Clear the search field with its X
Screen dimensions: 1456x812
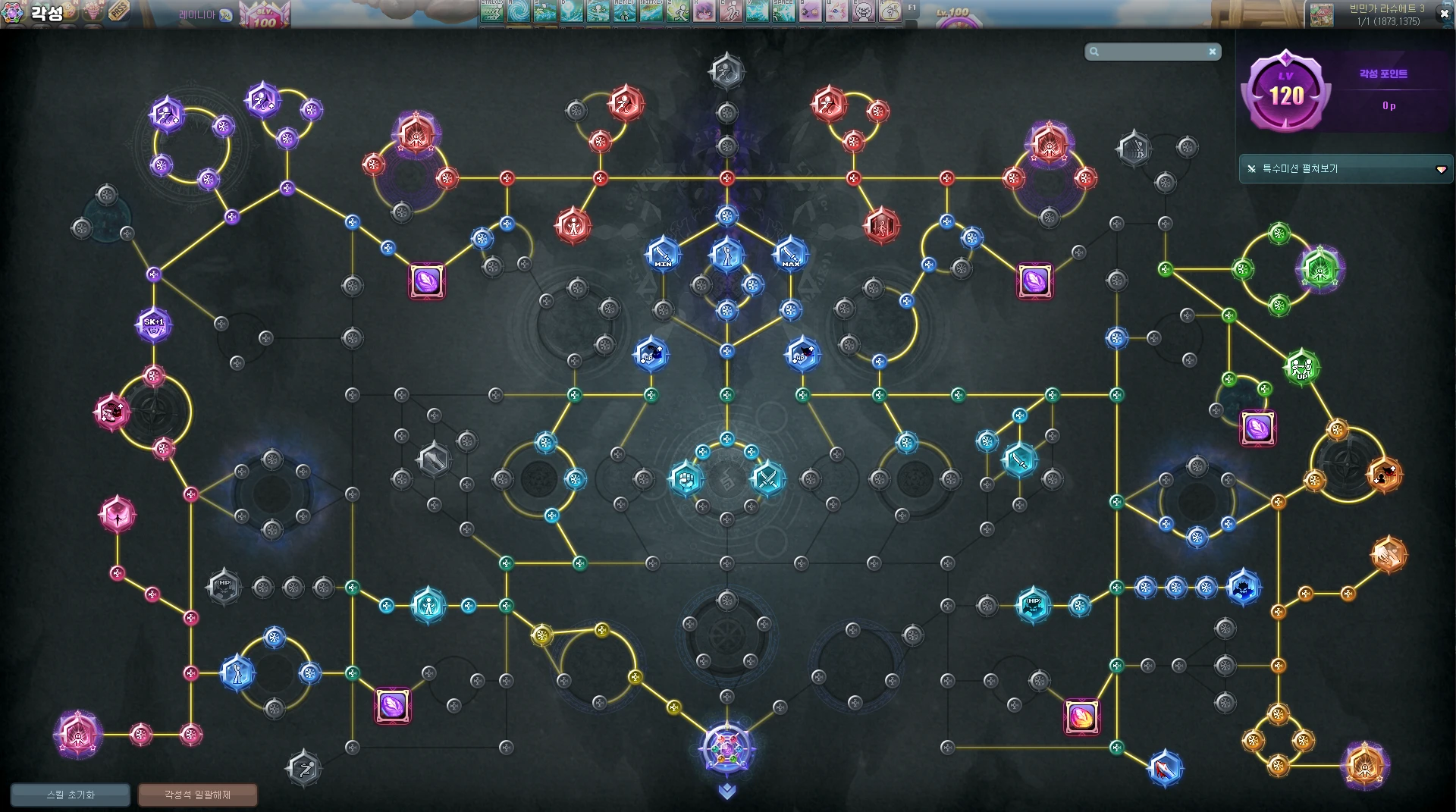(x=1212, y=52)
